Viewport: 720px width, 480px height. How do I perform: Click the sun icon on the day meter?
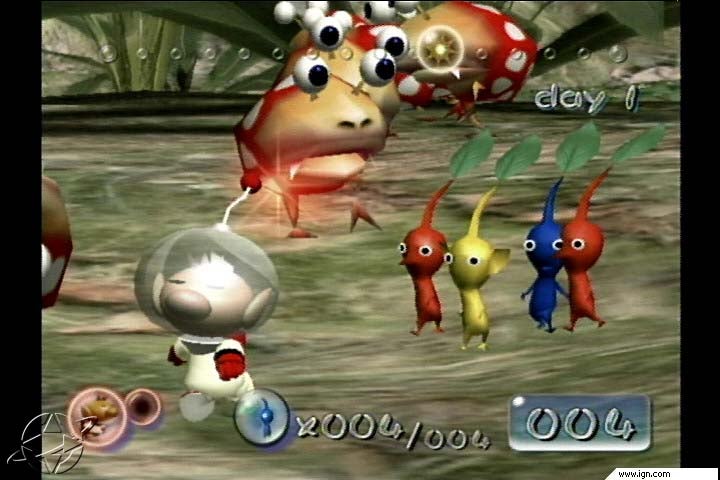point(438,46)
